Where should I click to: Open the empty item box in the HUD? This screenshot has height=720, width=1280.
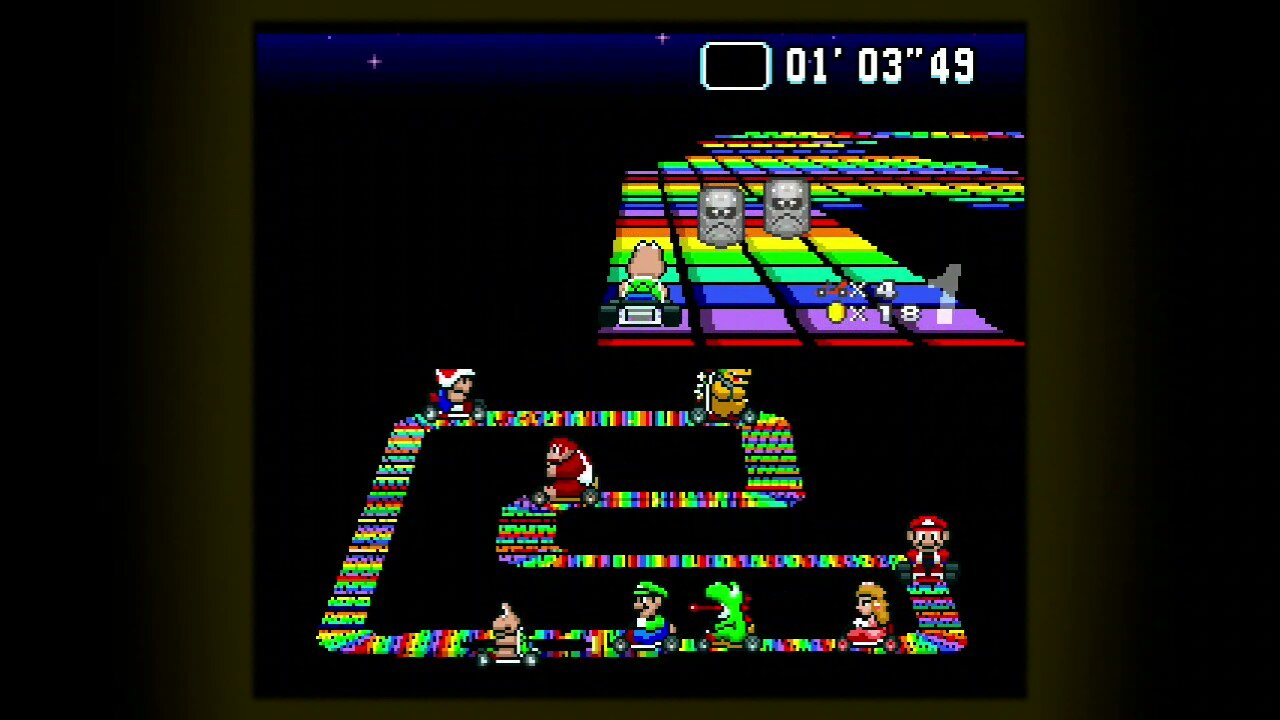(736, 66)
